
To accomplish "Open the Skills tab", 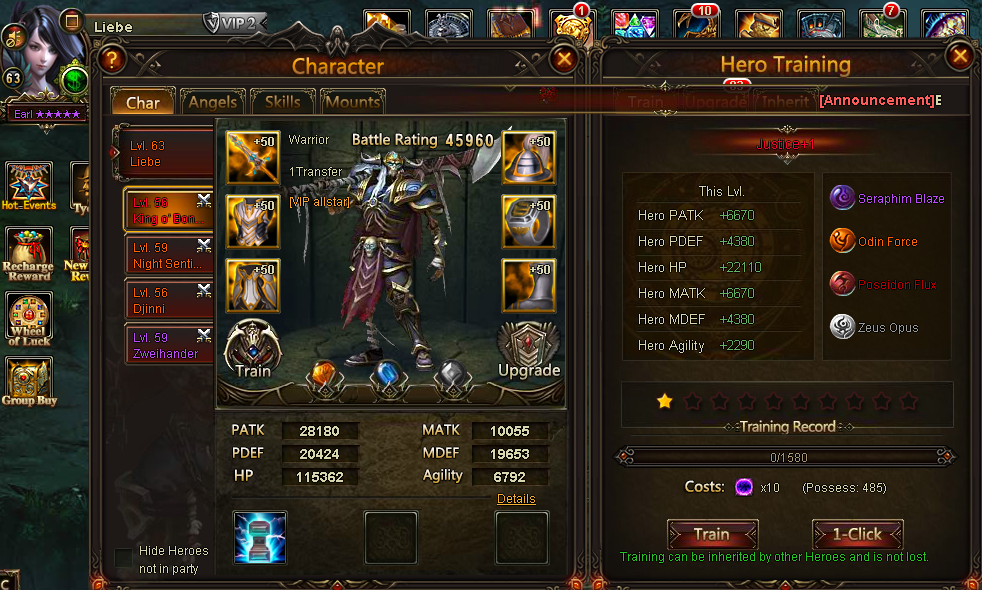I will click(283, 102).
